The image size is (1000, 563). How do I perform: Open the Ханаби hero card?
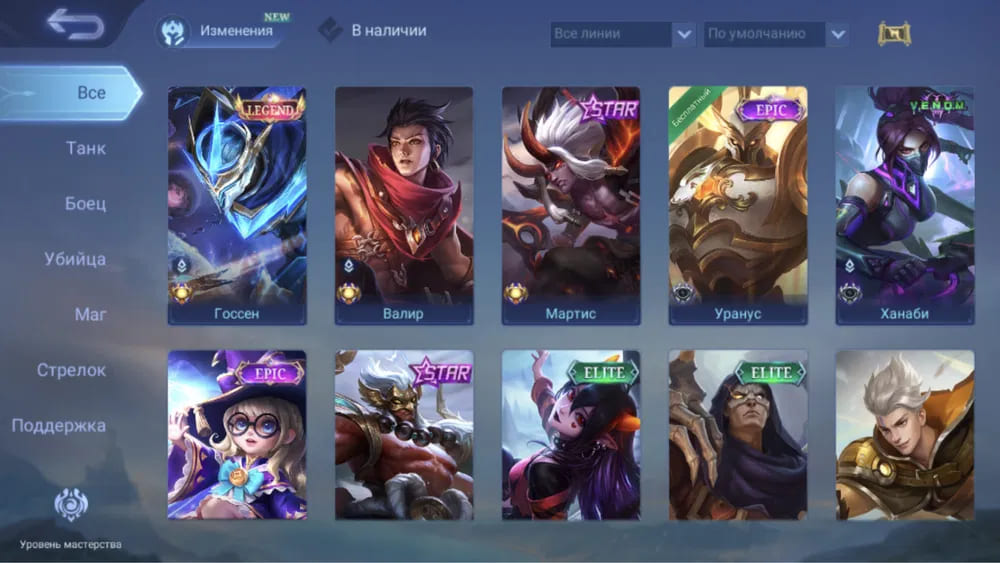tap(905, 205)
